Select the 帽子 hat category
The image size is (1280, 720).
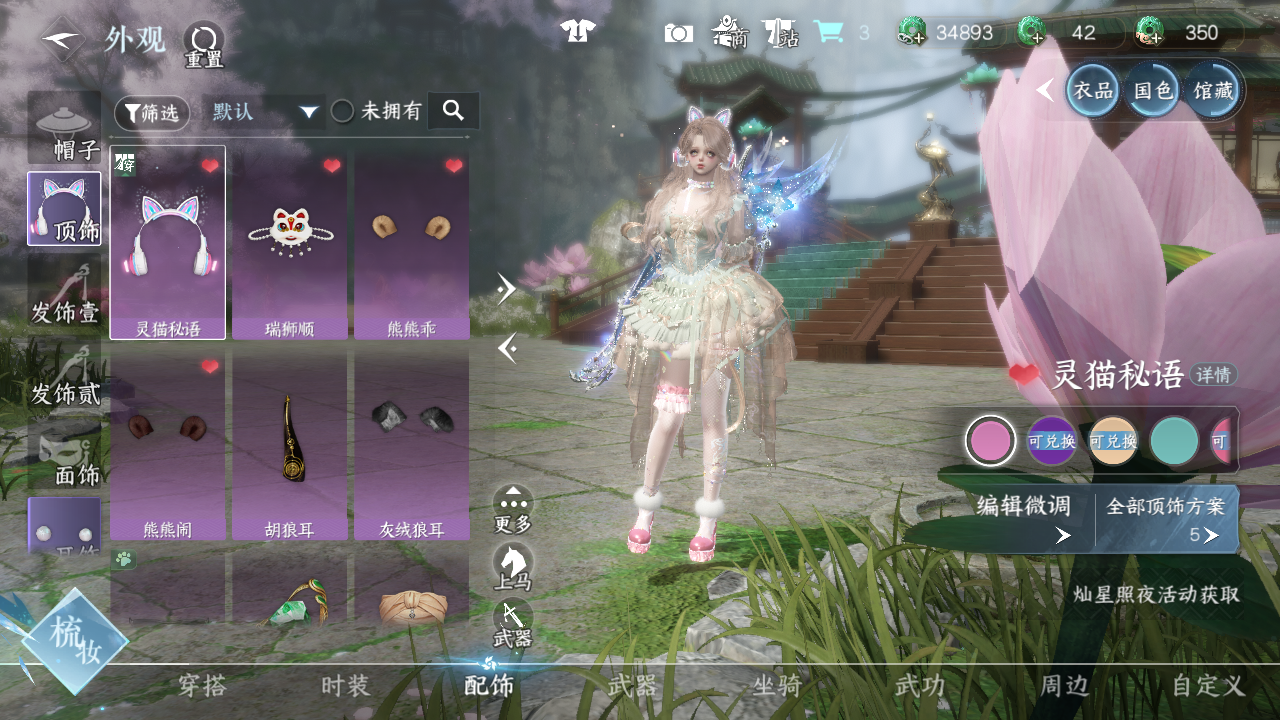click(64, 127)
